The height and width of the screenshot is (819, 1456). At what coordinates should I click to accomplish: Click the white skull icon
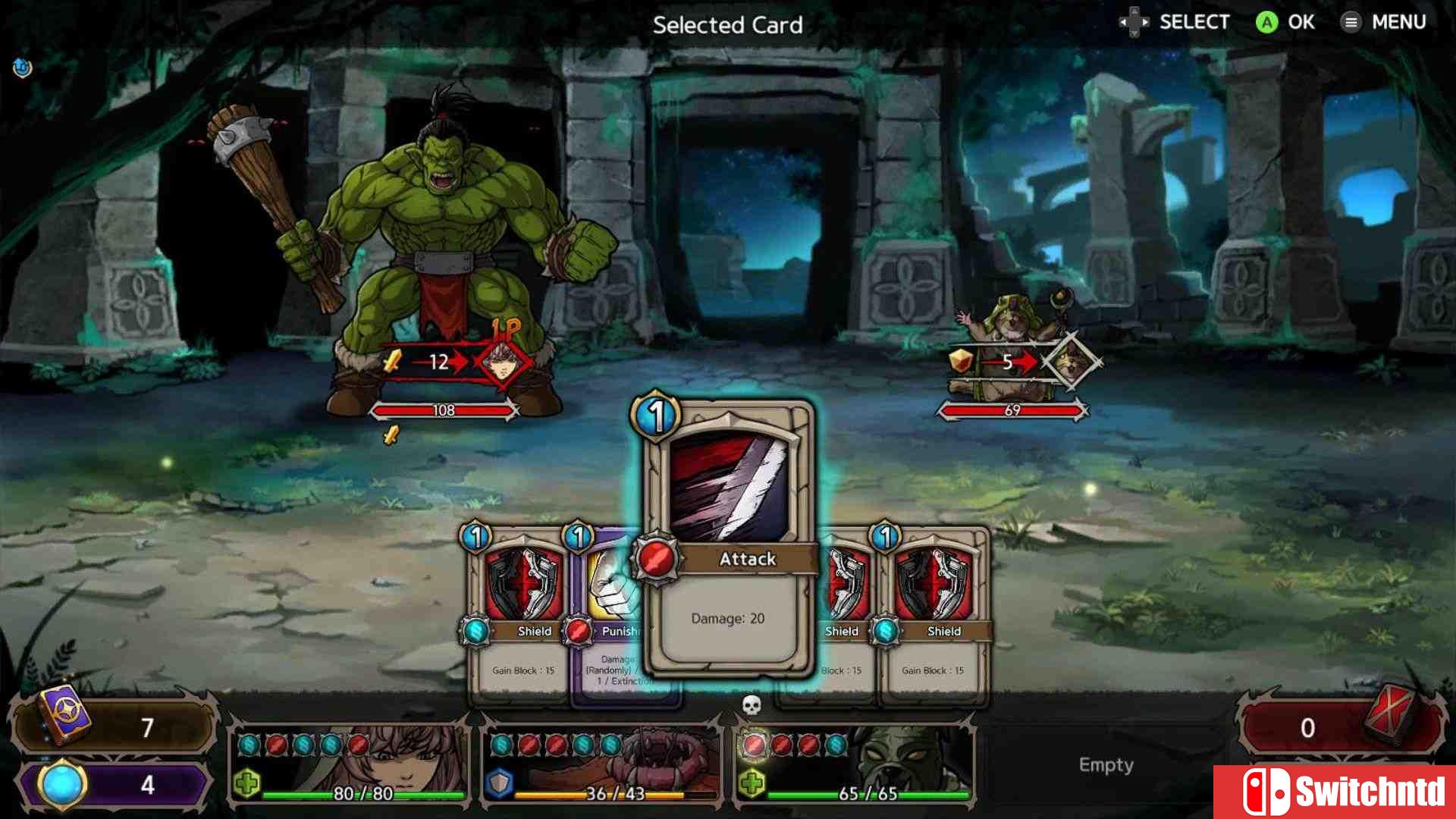(x=751, y=706)
